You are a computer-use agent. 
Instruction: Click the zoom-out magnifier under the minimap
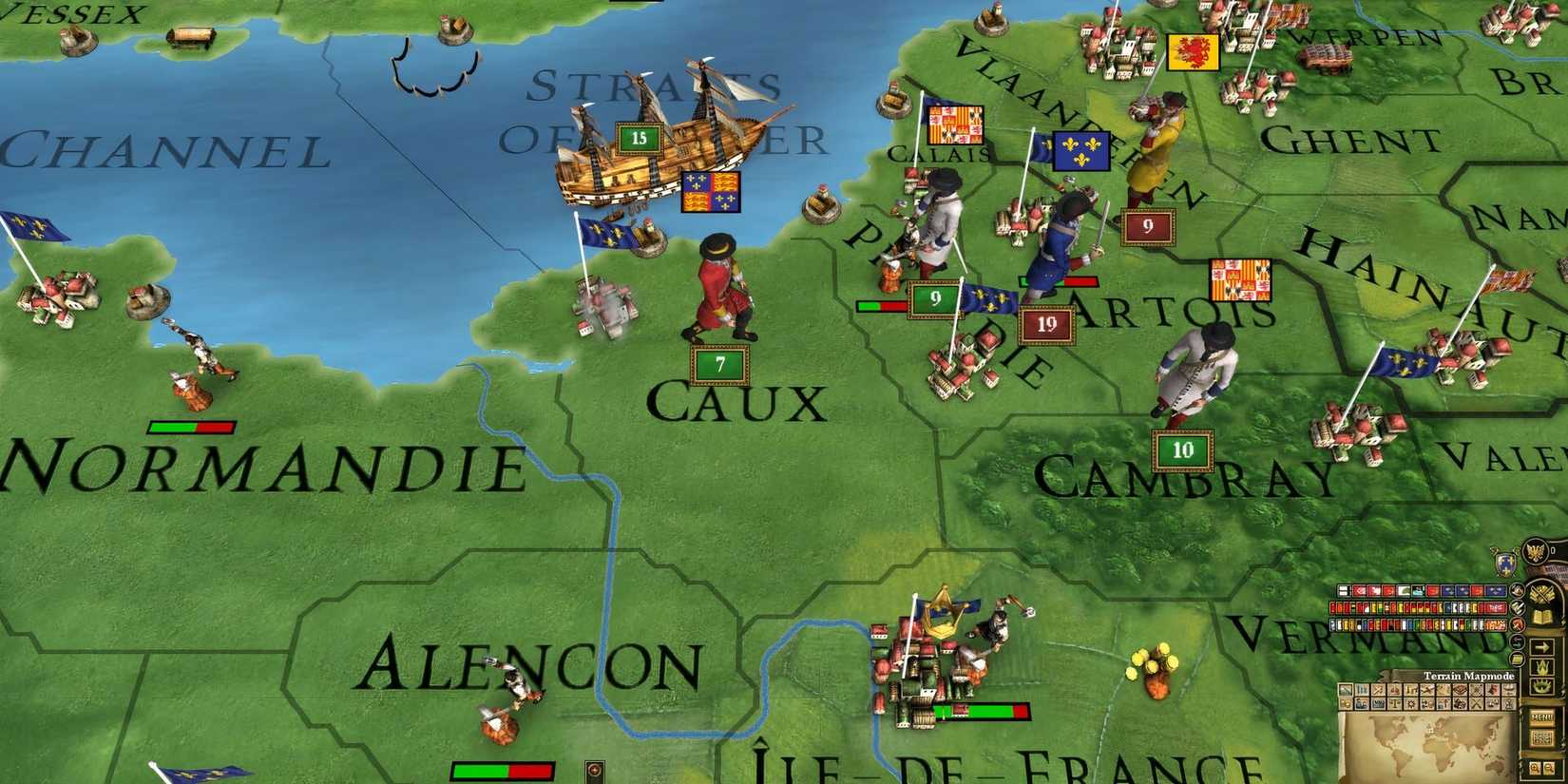(1548, 768)
